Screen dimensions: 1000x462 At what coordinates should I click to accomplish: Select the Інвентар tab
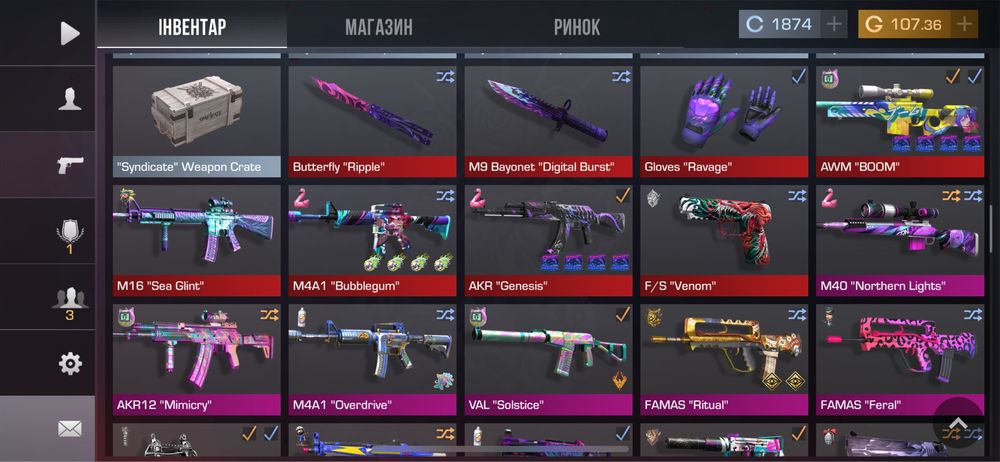click(x=192, y=26)
